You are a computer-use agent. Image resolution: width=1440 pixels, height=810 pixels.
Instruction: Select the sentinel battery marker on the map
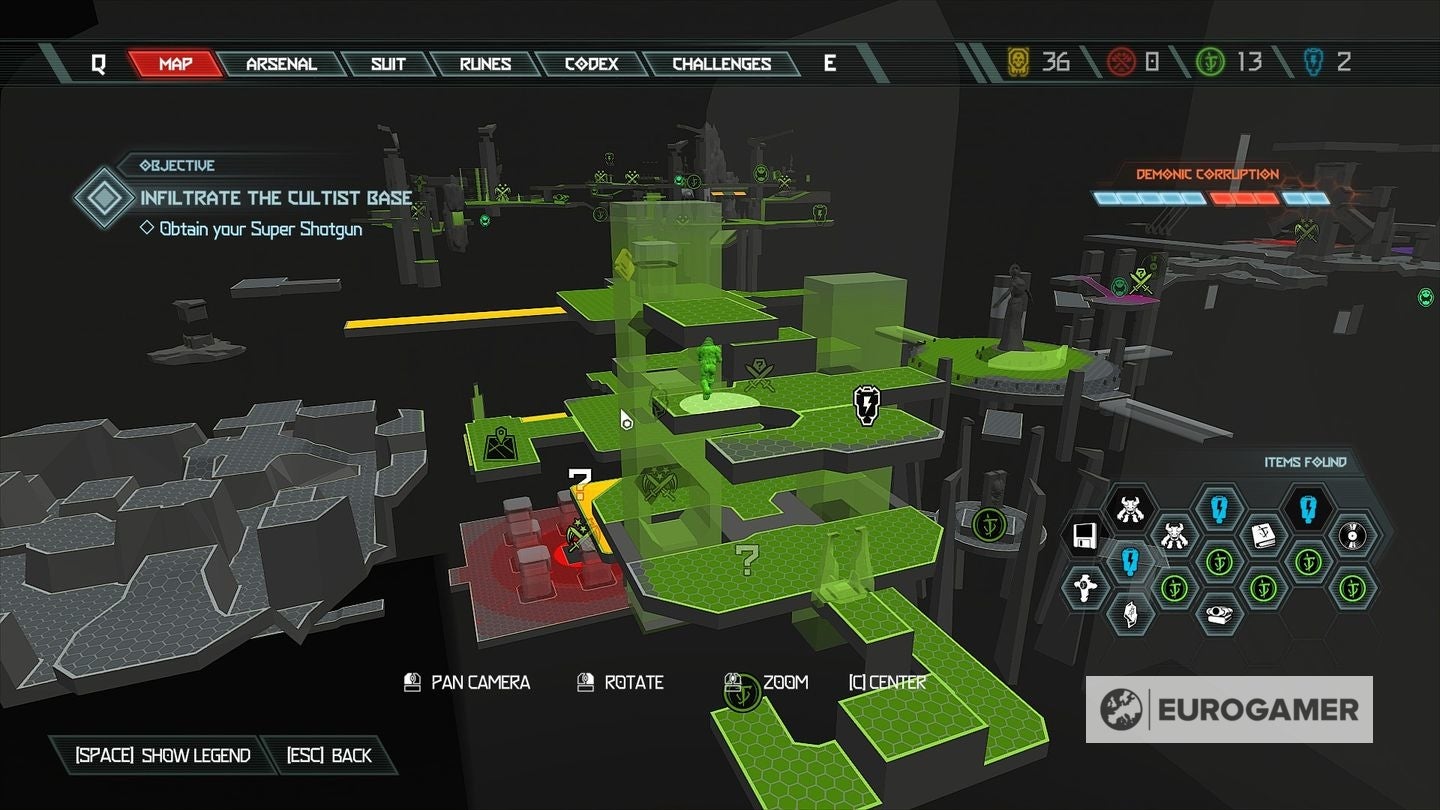pos(866,403)
